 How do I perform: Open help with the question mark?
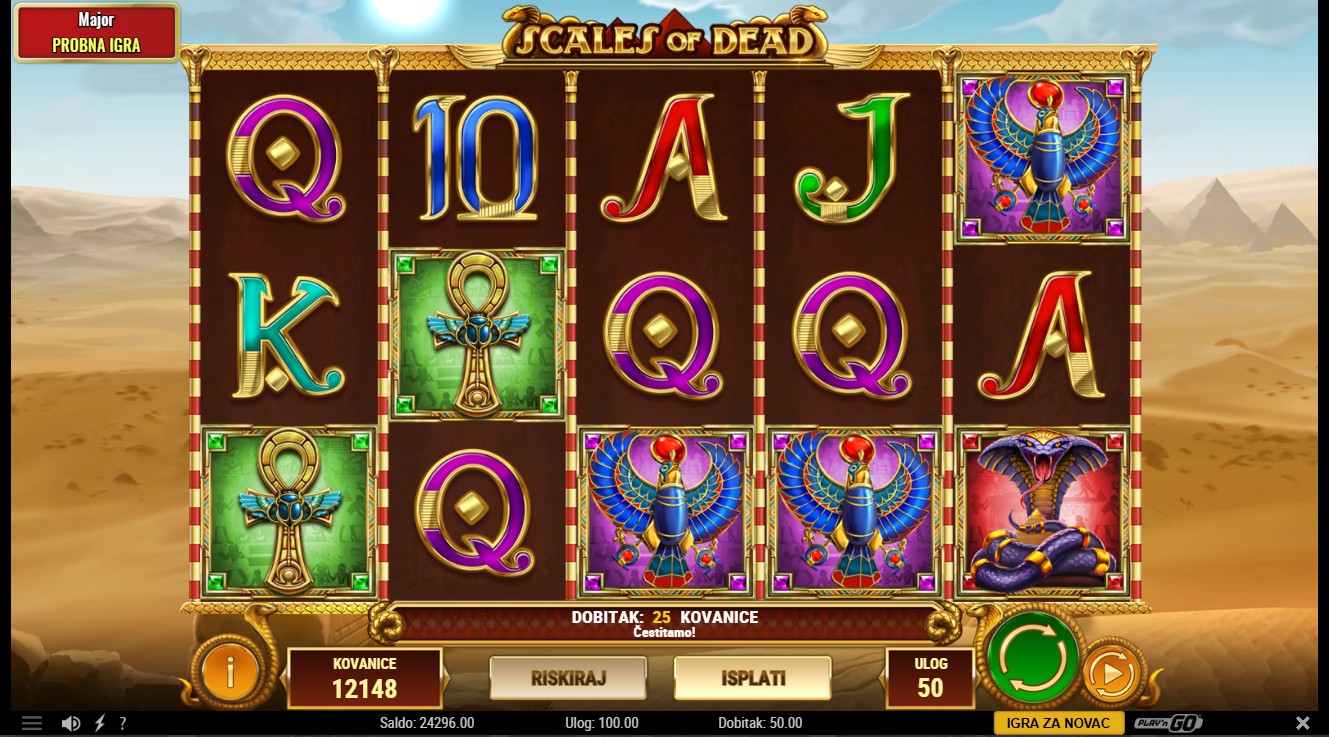(x=123, y=723)
